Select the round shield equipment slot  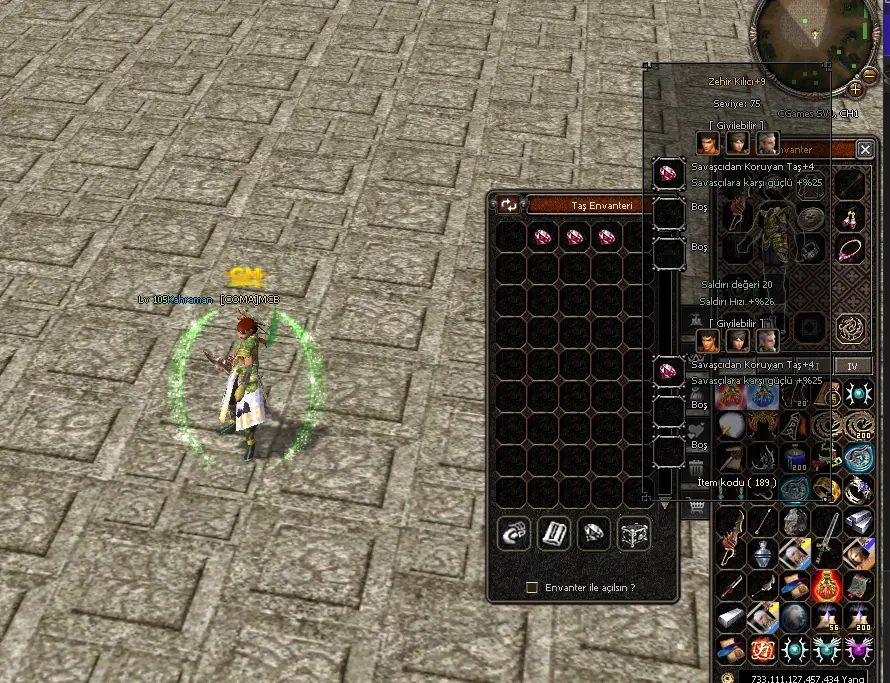point(811,220)
